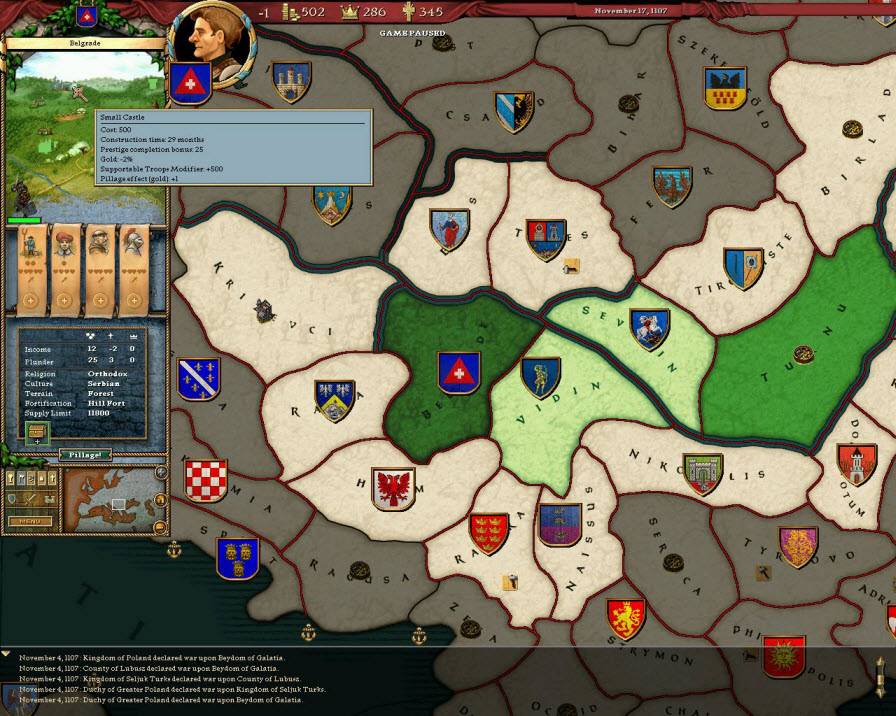Image resolution: width=896 pixels, height=716 pixels.
Task: Click the crossed swords button above MENU
Action: click(x=29, y=499)
